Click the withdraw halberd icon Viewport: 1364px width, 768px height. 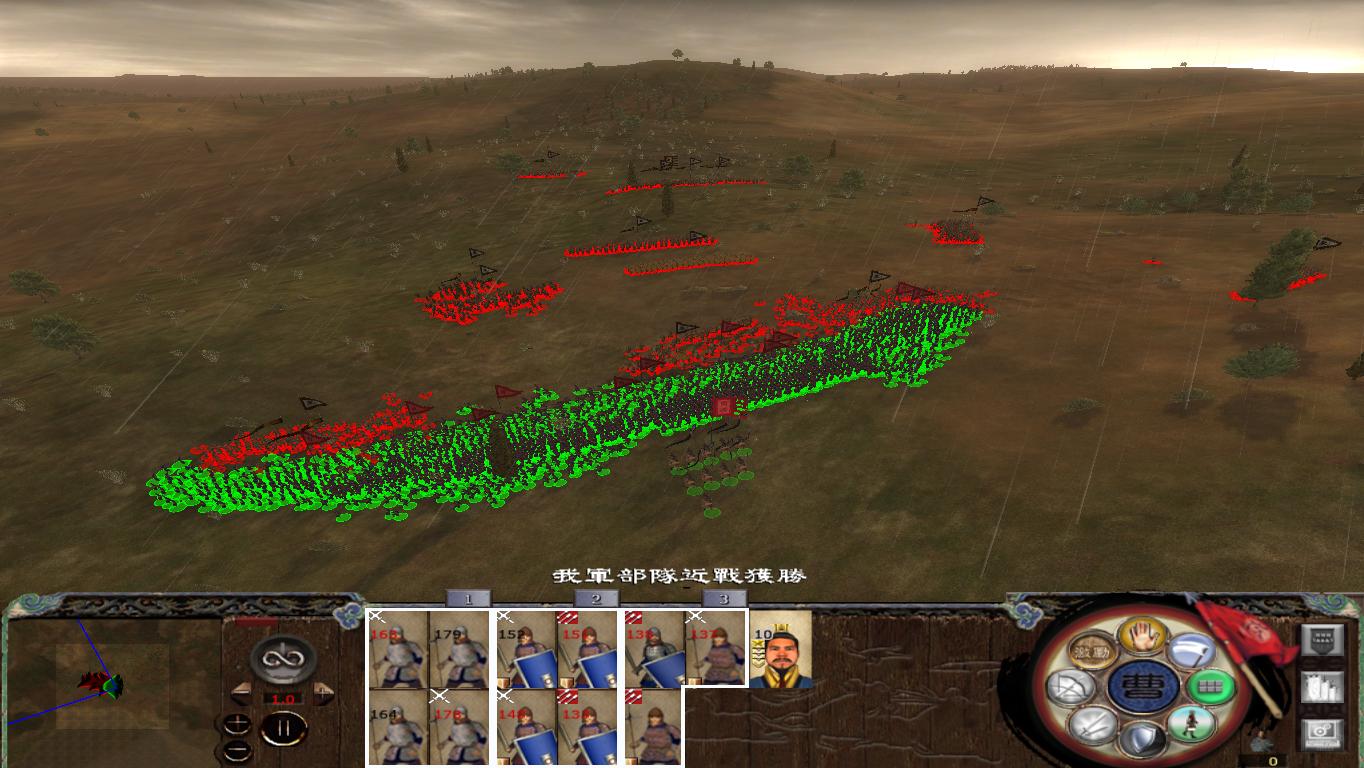tap(1193, 651)
